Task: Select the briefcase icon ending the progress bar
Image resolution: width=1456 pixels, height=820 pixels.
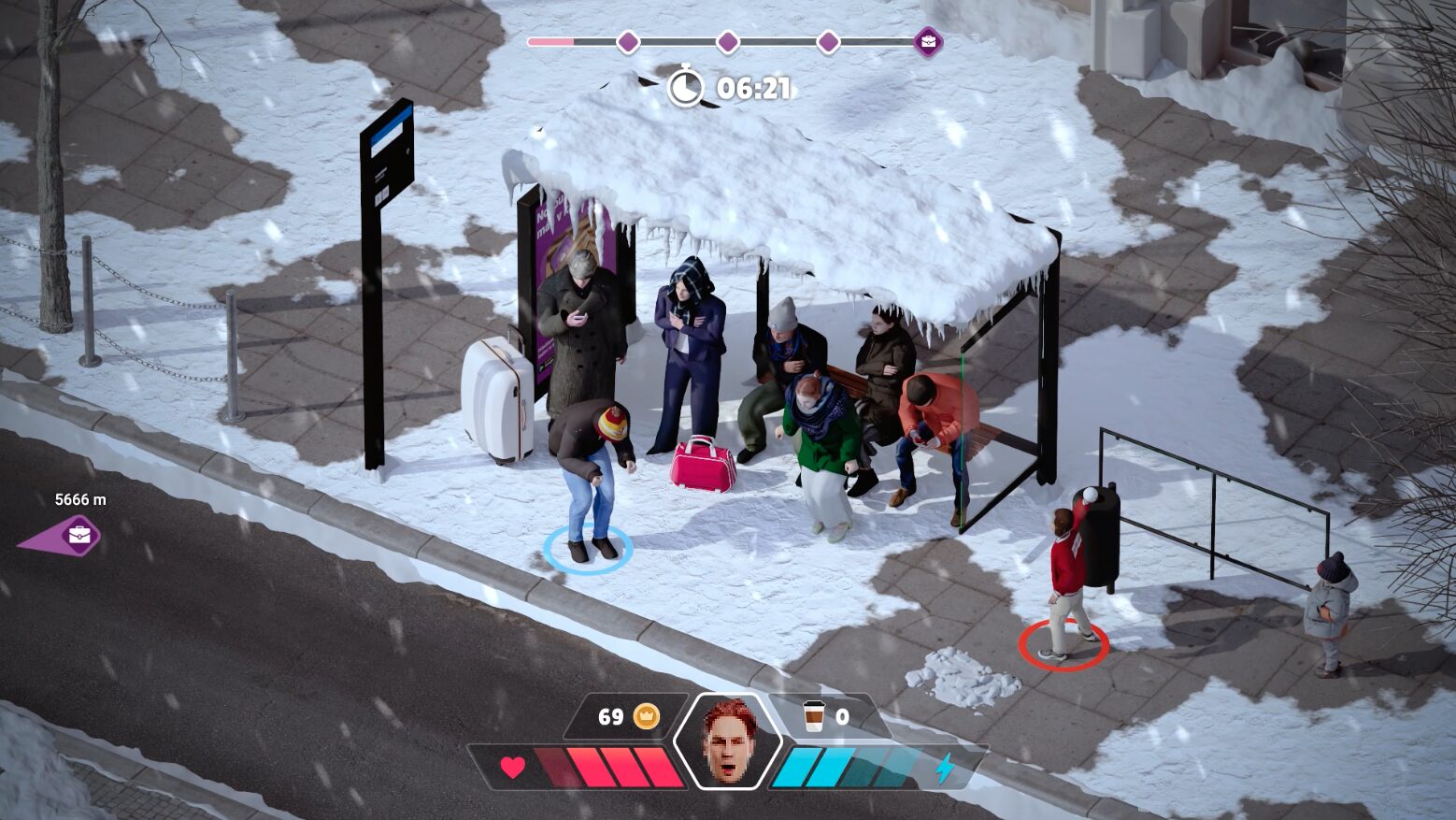Action: tap(928, 42)
